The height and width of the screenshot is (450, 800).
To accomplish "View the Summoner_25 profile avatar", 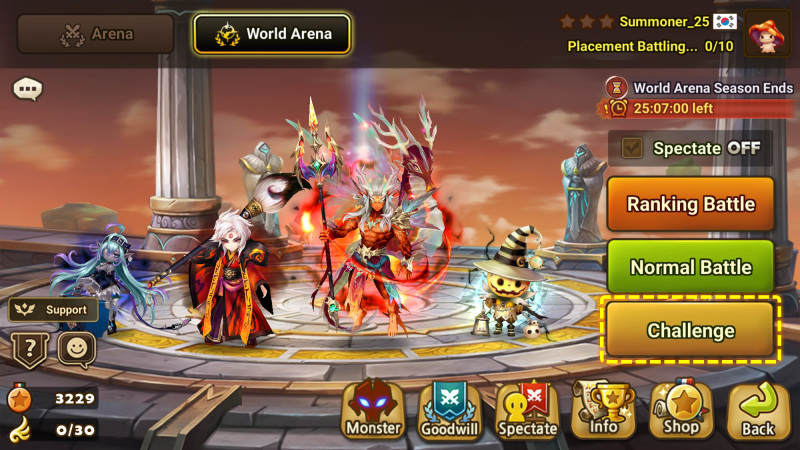I will pyautogui.click(x=767, y=33).
